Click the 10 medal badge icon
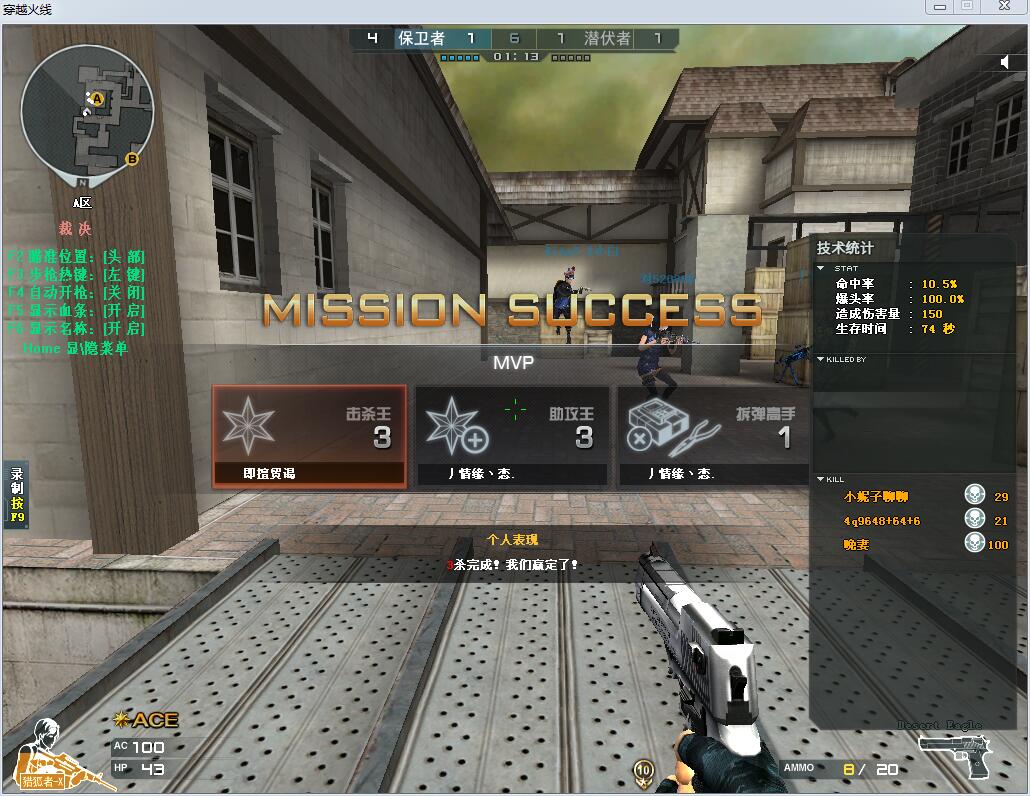The image size is (1030, 796). click(644, 769)
